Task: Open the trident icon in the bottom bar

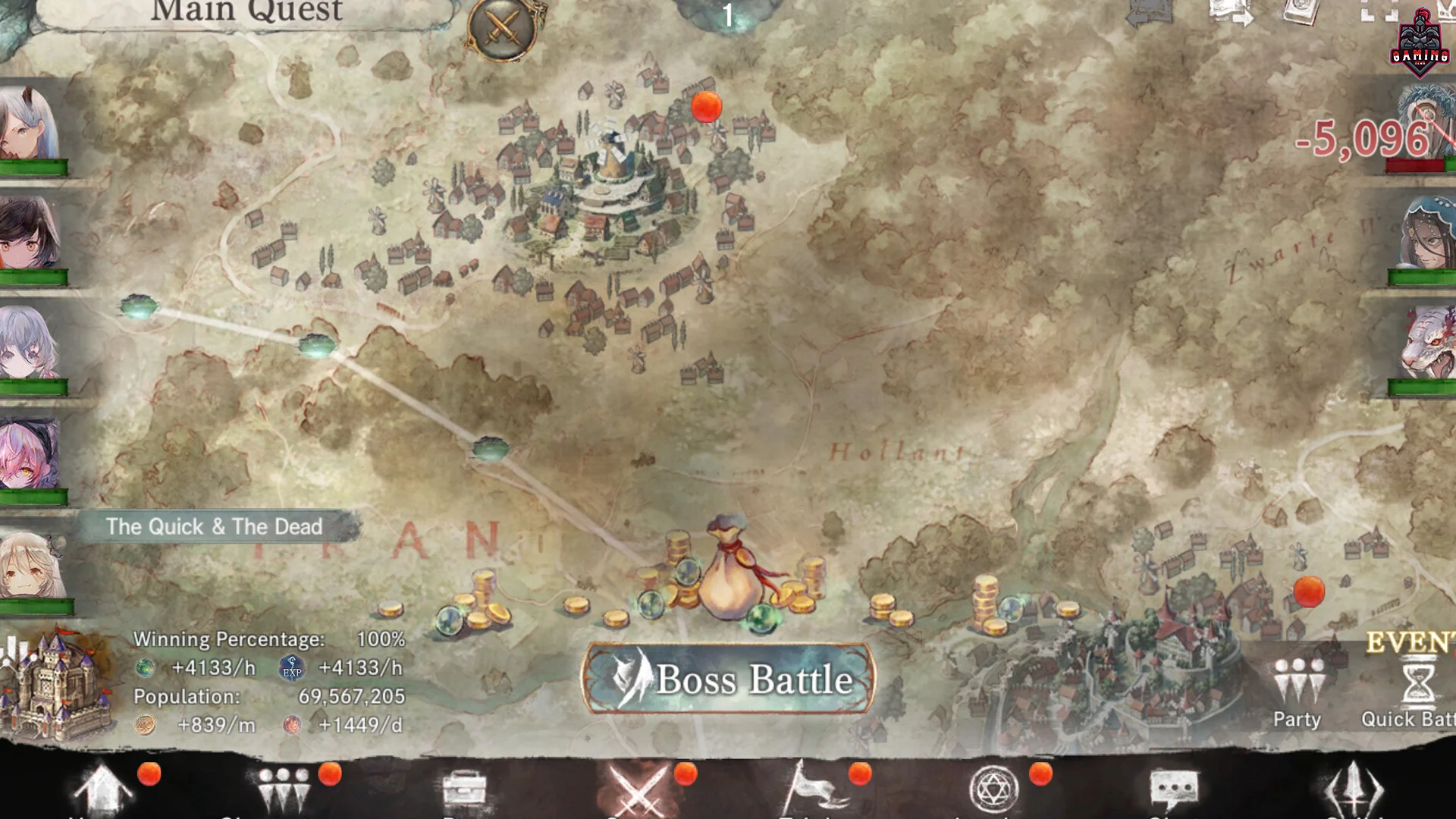Action: [1354, 789]
